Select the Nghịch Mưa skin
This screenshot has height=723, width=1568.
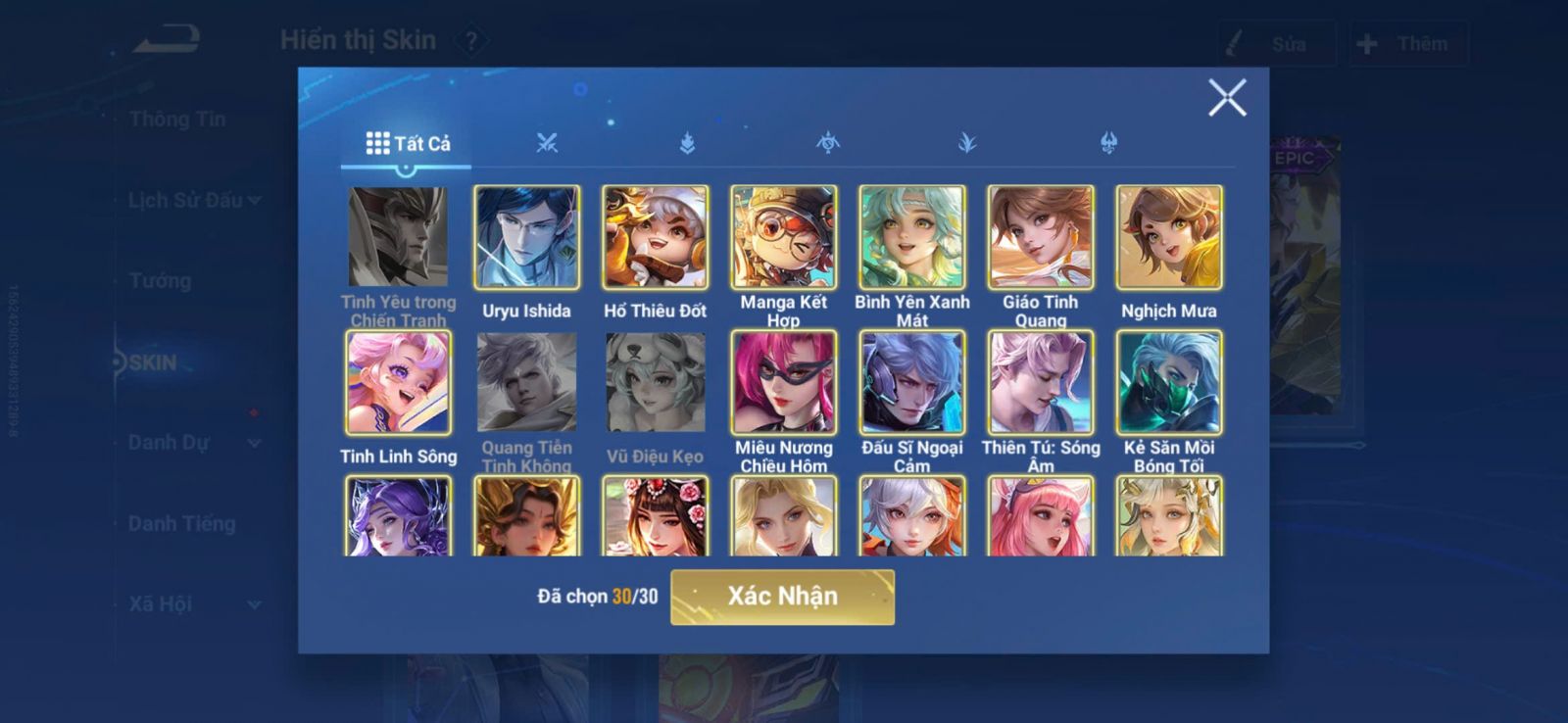click(1169, 237)
